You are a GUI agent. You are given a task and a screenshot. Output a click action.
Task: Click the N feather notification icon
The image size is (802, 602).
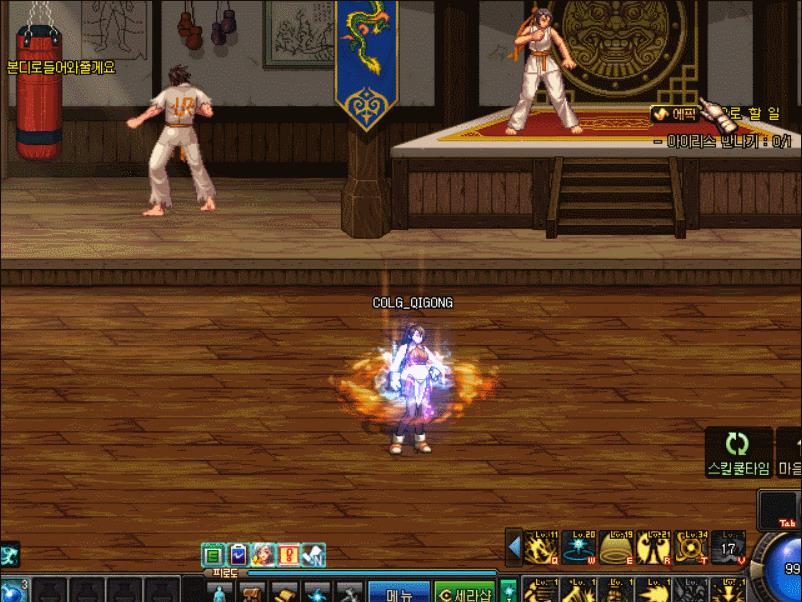point(313,554)
